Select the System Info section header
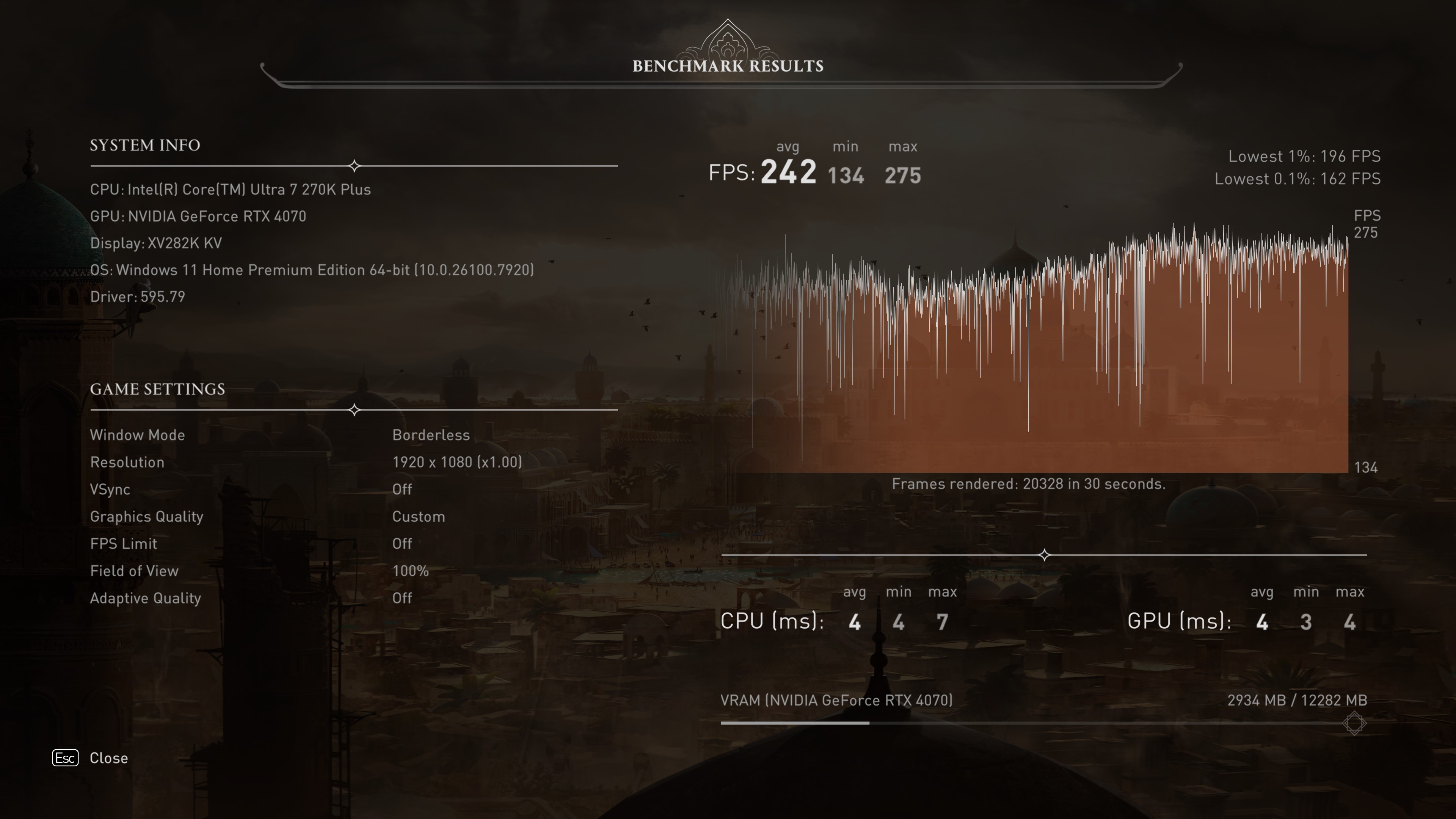Screen dimensions: 1456x819 coord(145,145)
